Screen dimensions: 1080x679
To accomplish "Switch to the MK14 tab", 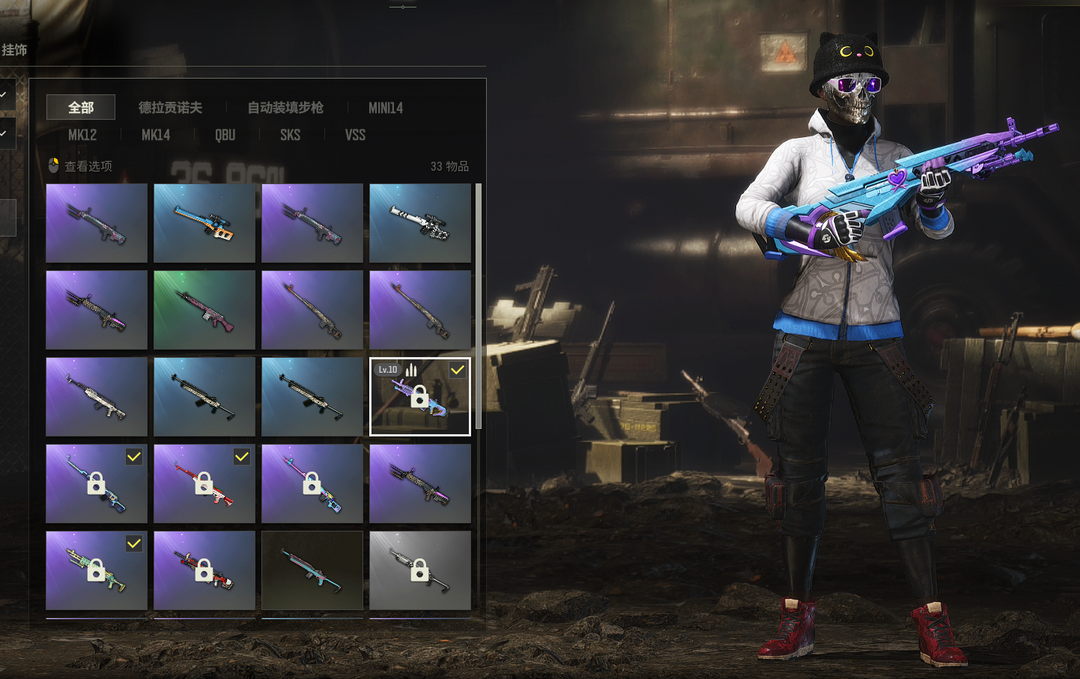I will pos(155,134).
